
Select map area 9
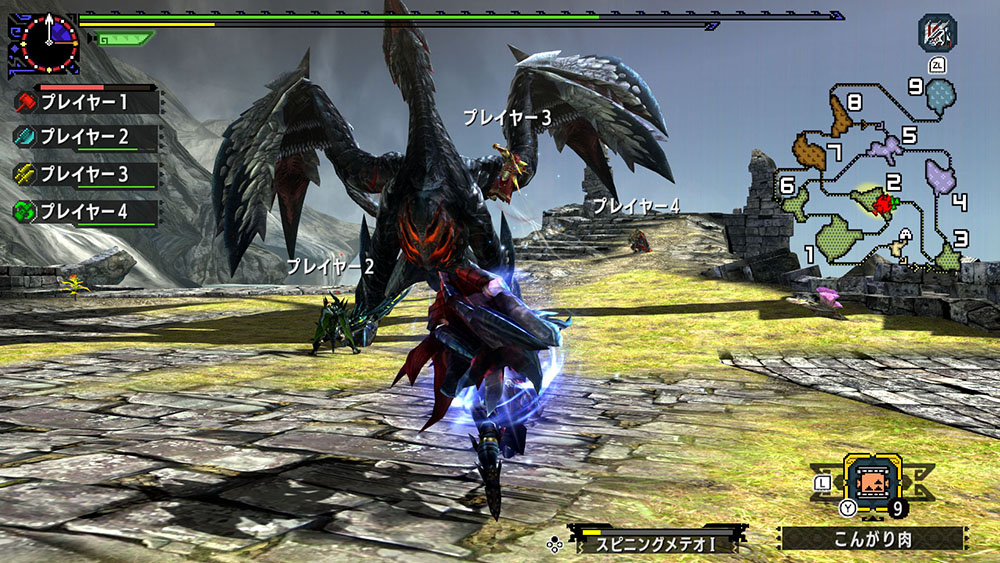click(x=940, y=96)
